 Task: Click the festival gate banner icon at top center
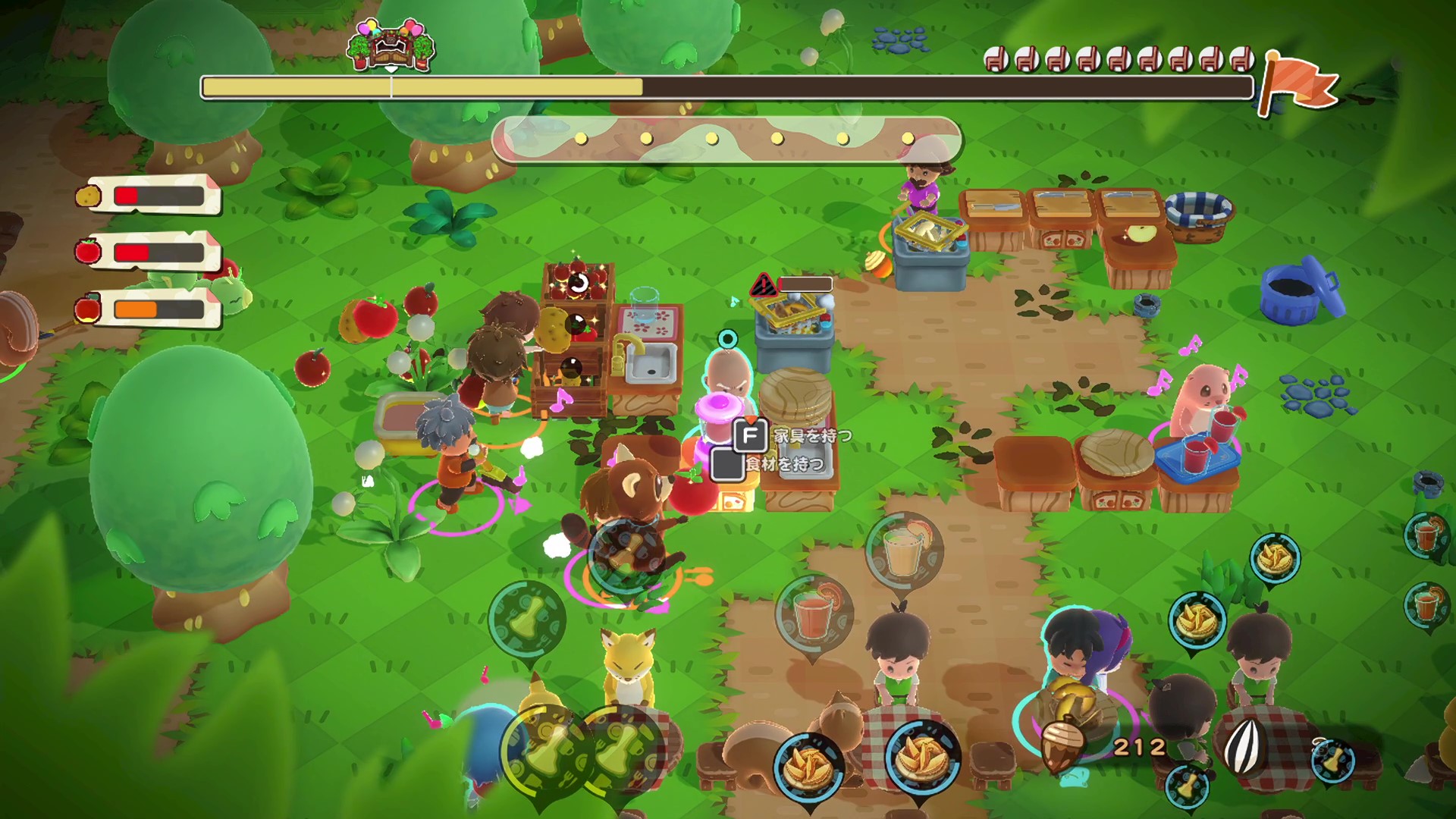click(391, 45)
